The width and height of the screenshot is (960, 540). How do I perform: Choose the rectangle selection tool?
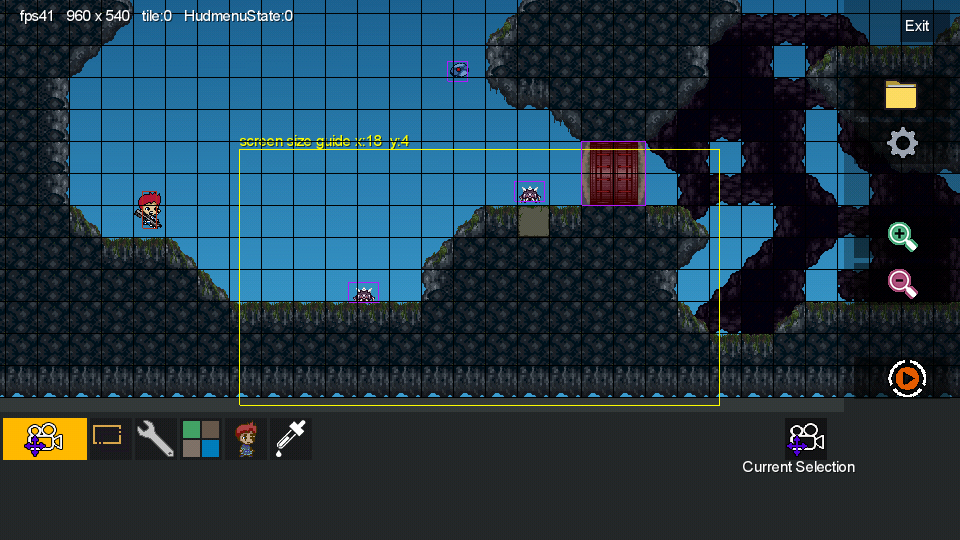(x=107, y=438)
